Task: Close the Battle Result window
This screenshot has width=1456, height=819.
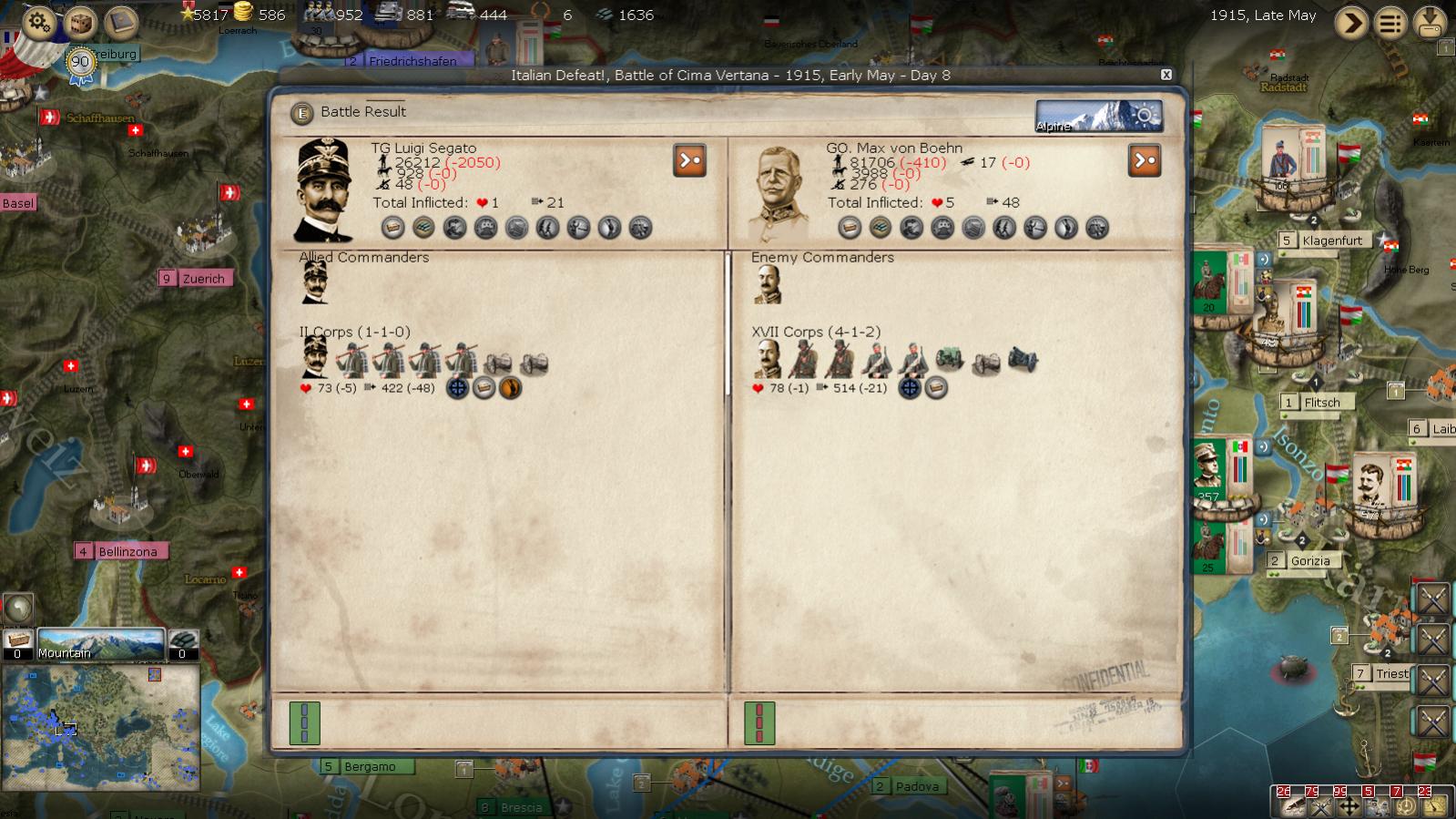Action: coord(1166,75)
